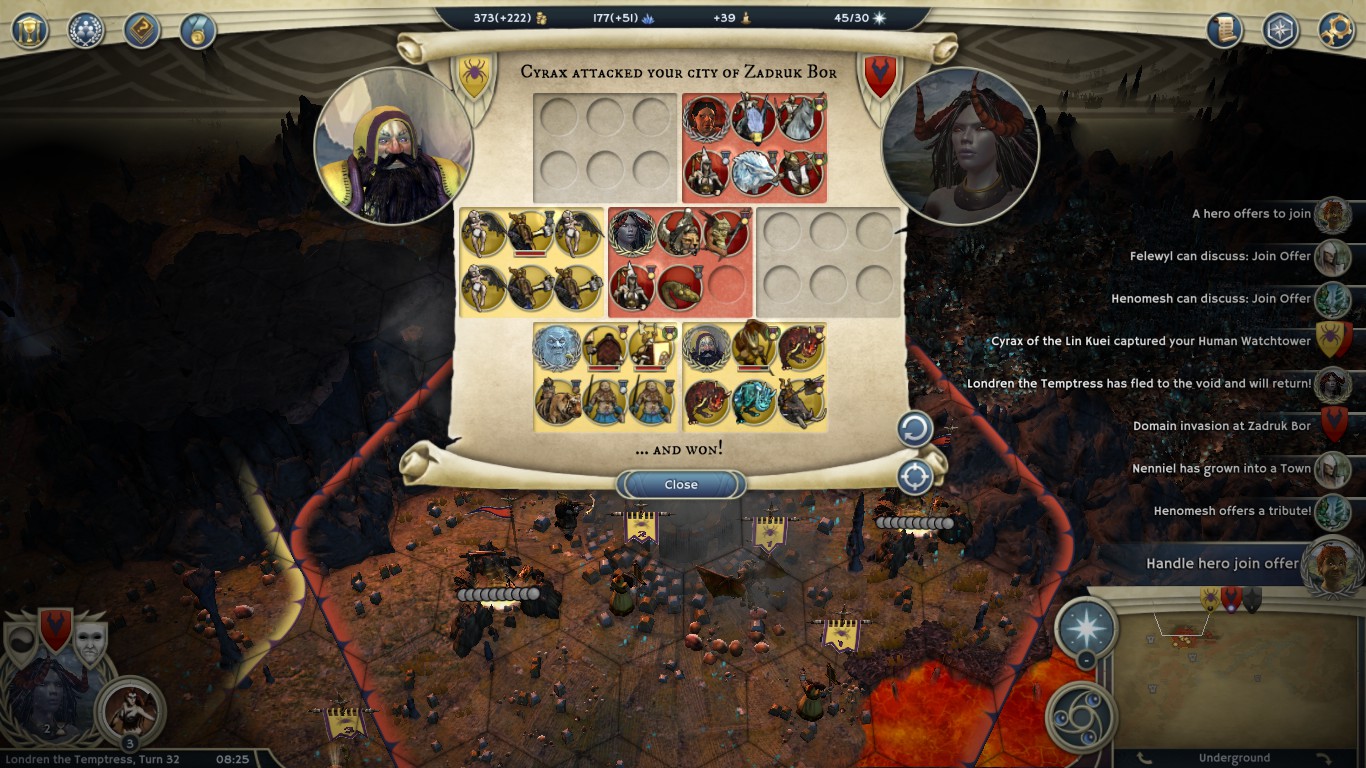
Task: Click the crosshair locate button
Action: pos(914,477)
